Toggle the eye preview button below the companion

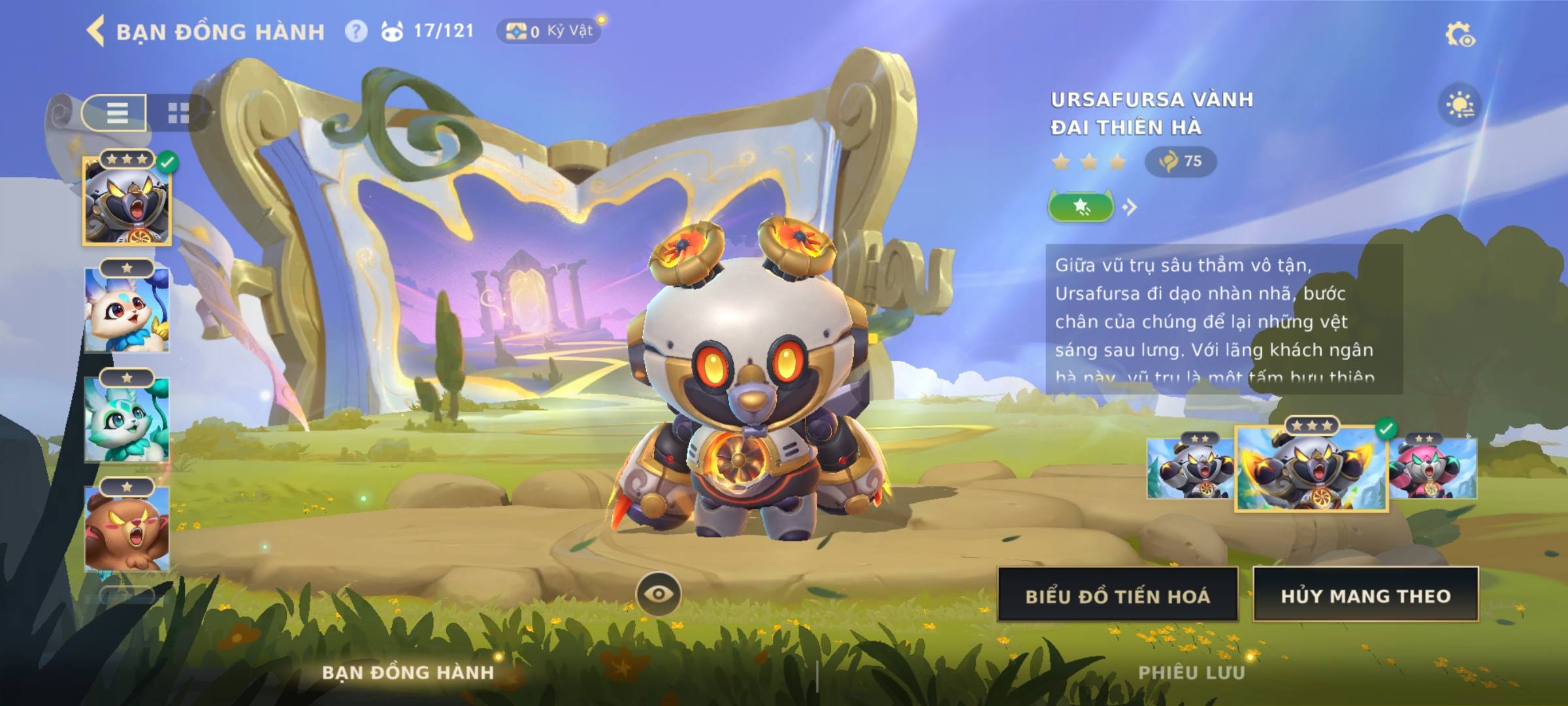coord(659,594)
